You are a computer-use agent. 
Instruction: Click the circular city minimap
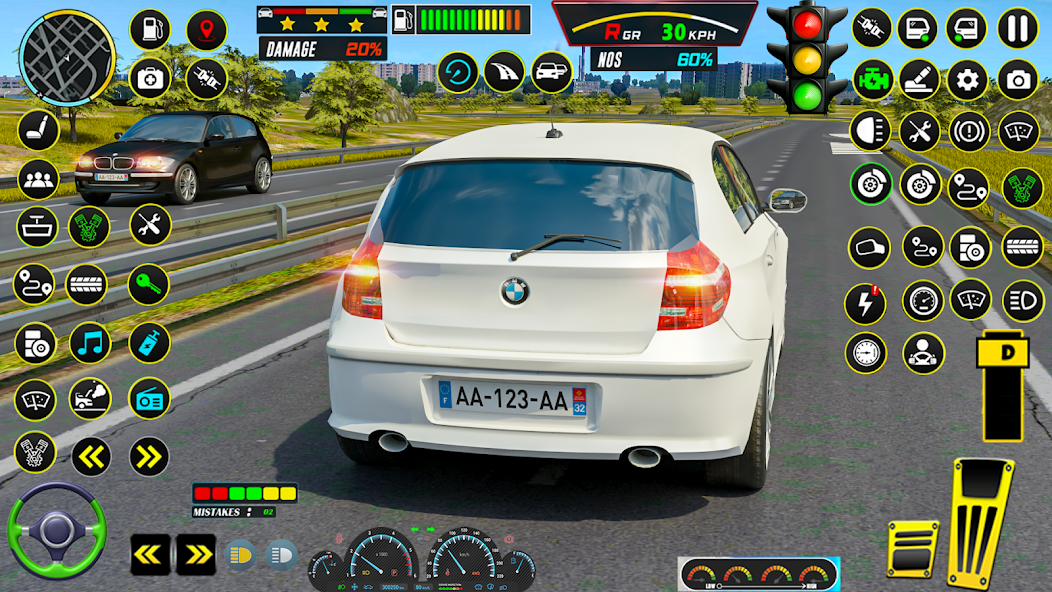point(67,49)
